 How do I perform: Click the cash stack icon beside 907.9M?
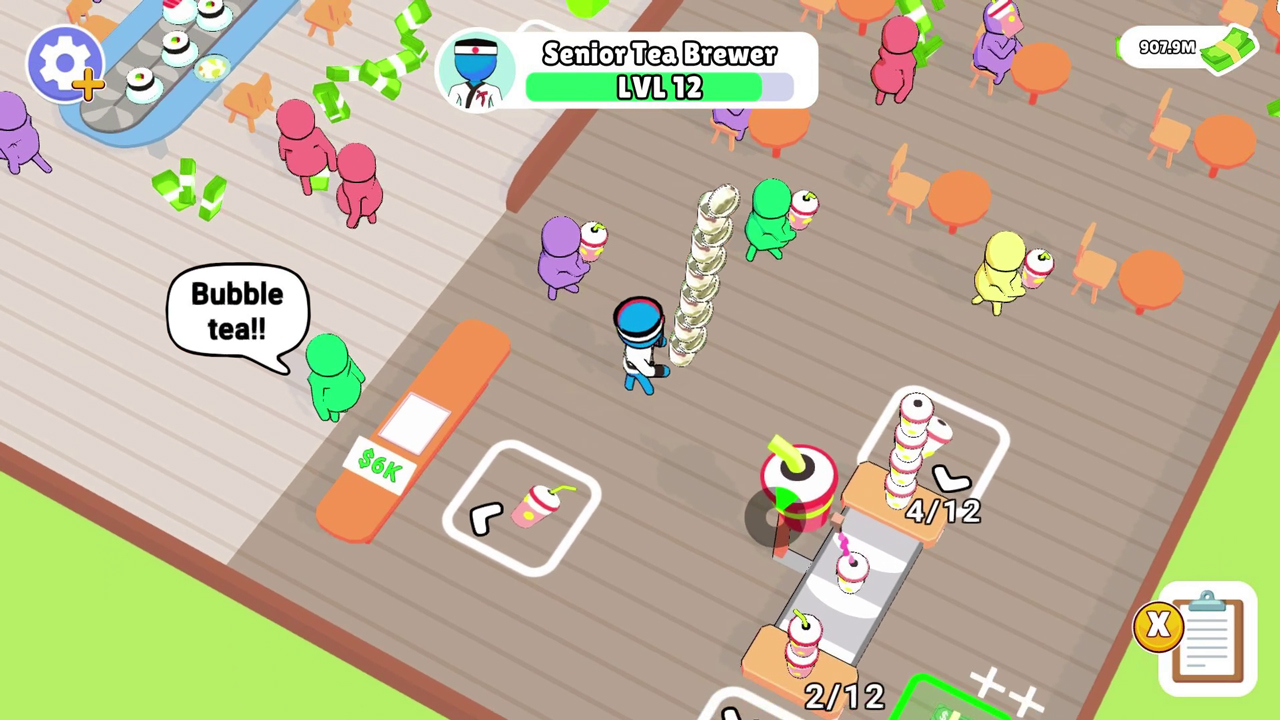click(x=1228, y=50)
